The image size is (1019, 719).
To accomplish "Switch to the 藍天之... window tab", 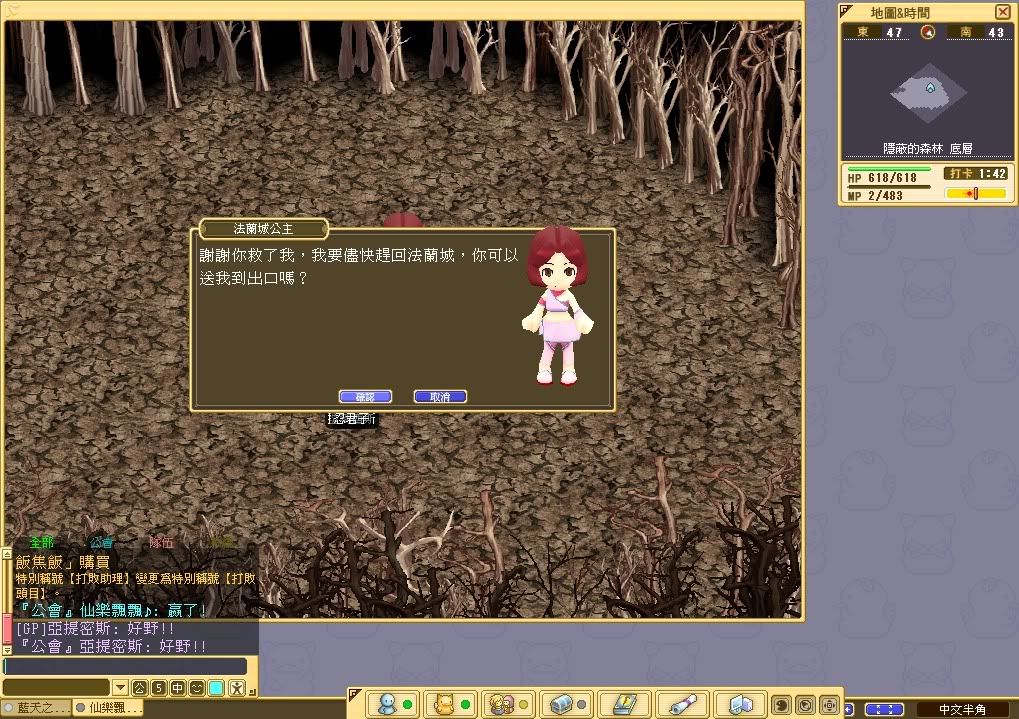I will tap(38, 708).
